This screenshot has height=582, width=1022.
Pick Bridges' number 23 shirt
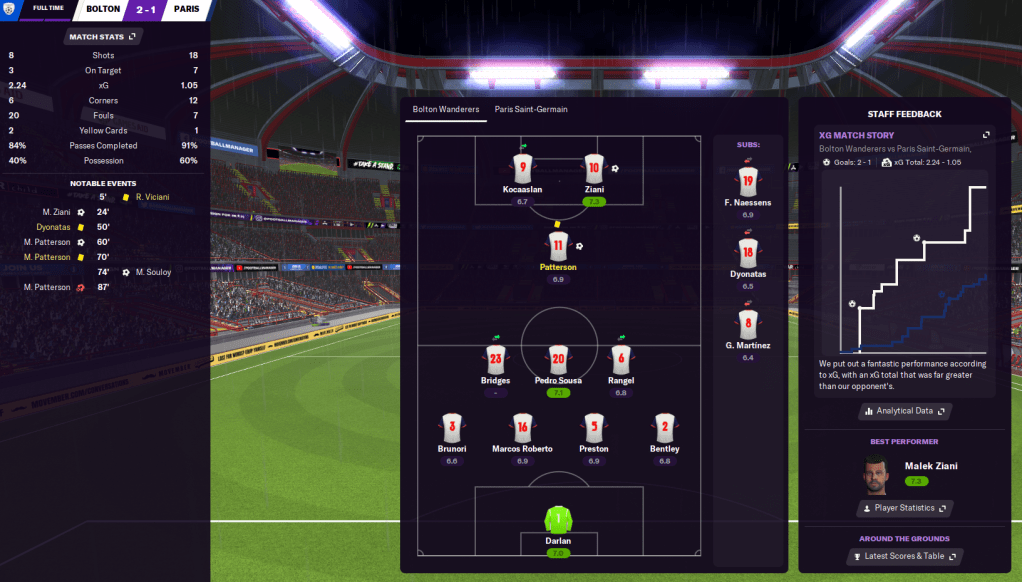click(495, 359)
